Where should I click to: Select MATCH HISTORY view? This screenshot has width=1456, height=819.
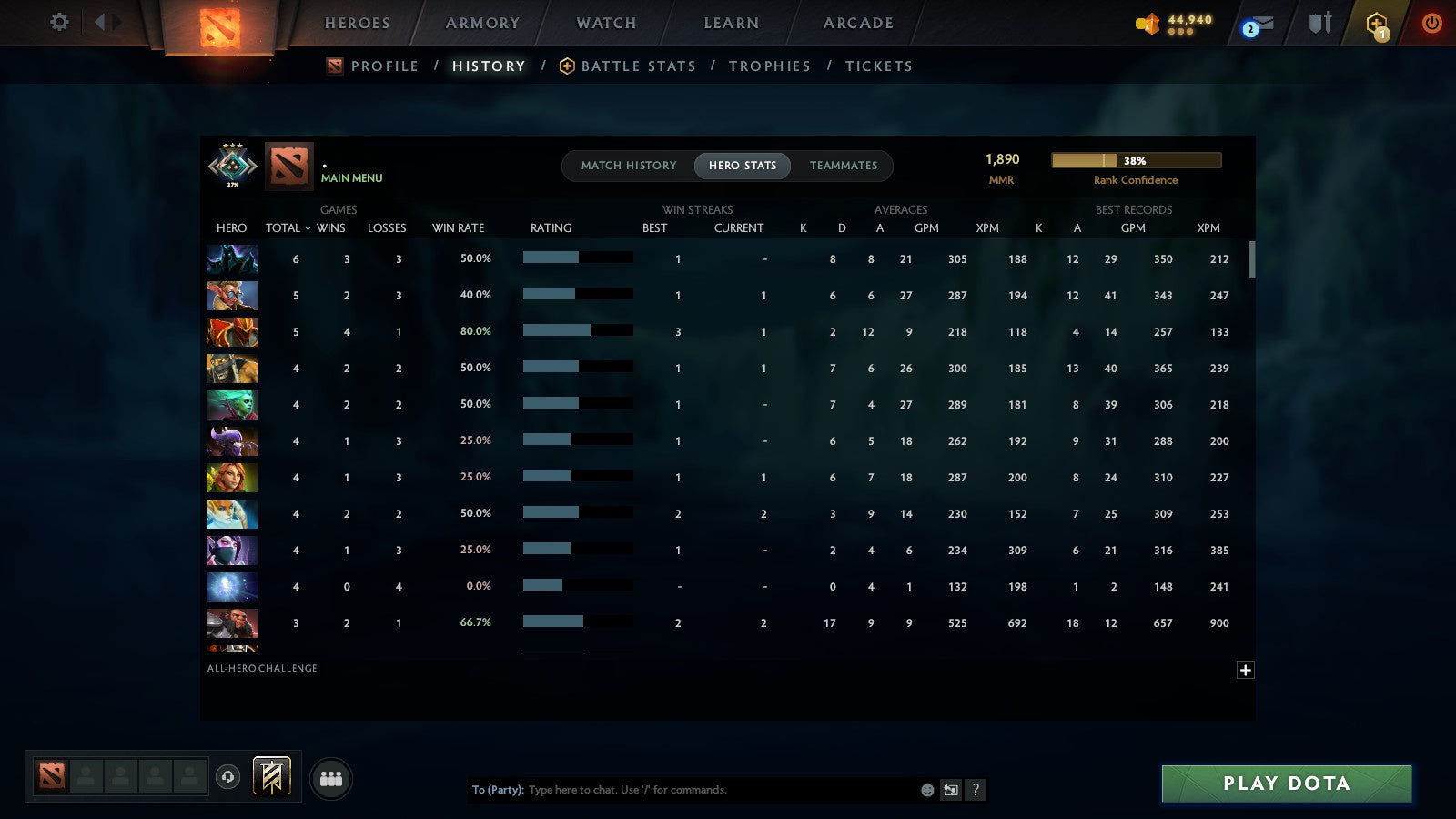pyautogui.click(x=626, y=166)
